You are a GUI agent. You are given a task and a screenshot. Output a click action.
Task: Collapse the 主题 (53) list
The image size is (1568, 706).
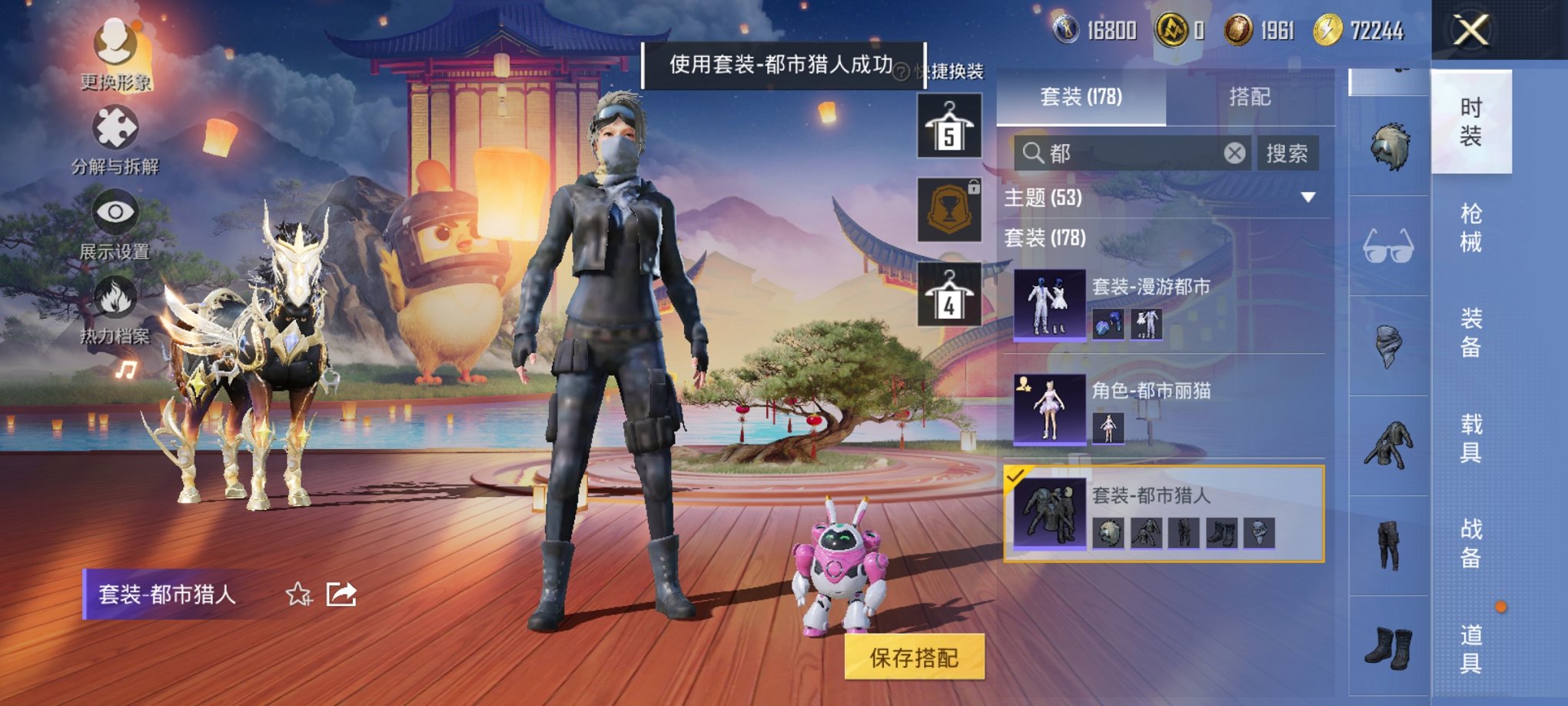click(x=1307, y=196)
